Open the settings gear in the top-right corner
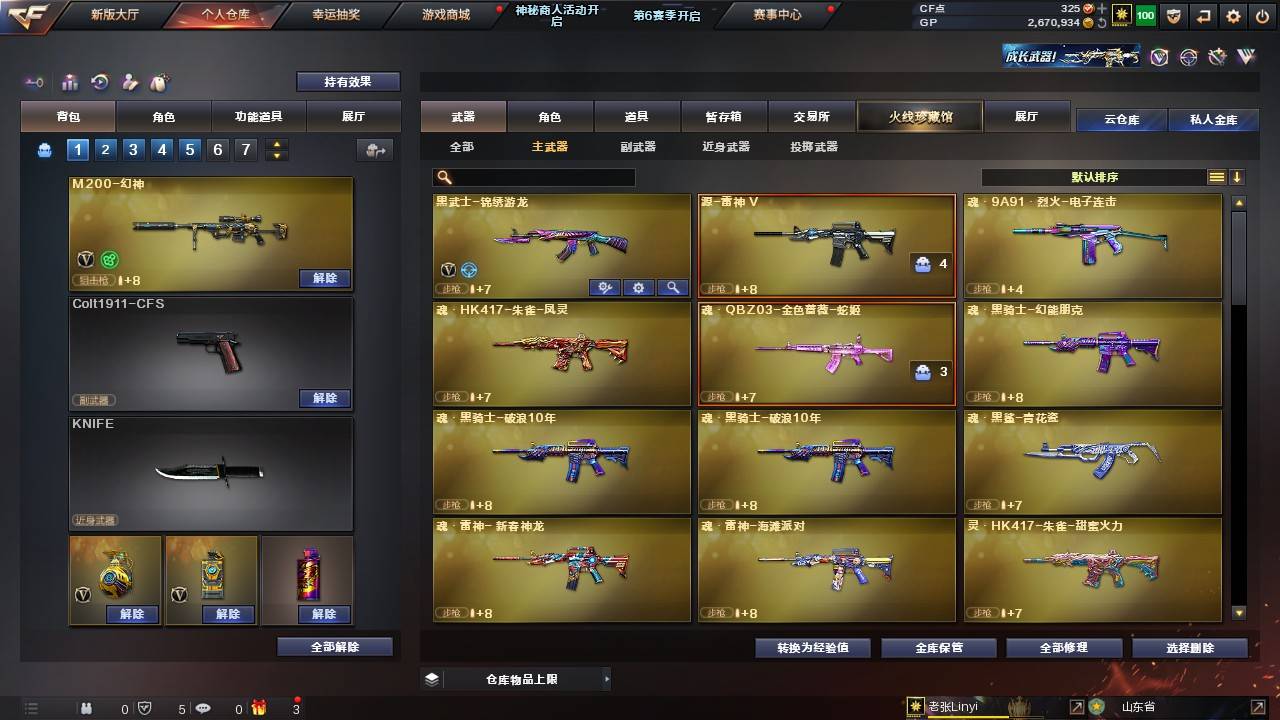The image size is (1280, 720). 1232,16
